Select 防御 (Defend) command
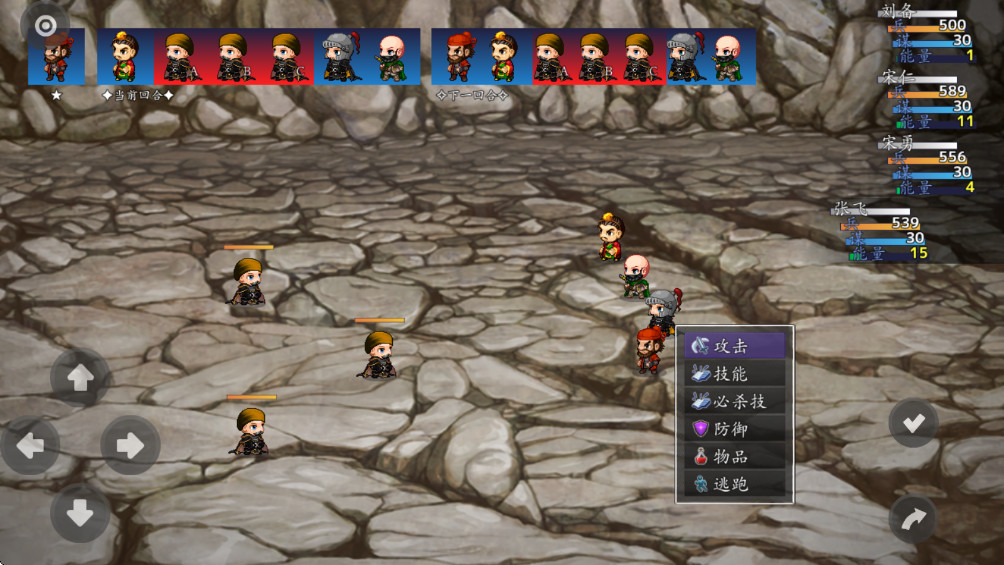Screen dimensions: 1004x565 737,429
